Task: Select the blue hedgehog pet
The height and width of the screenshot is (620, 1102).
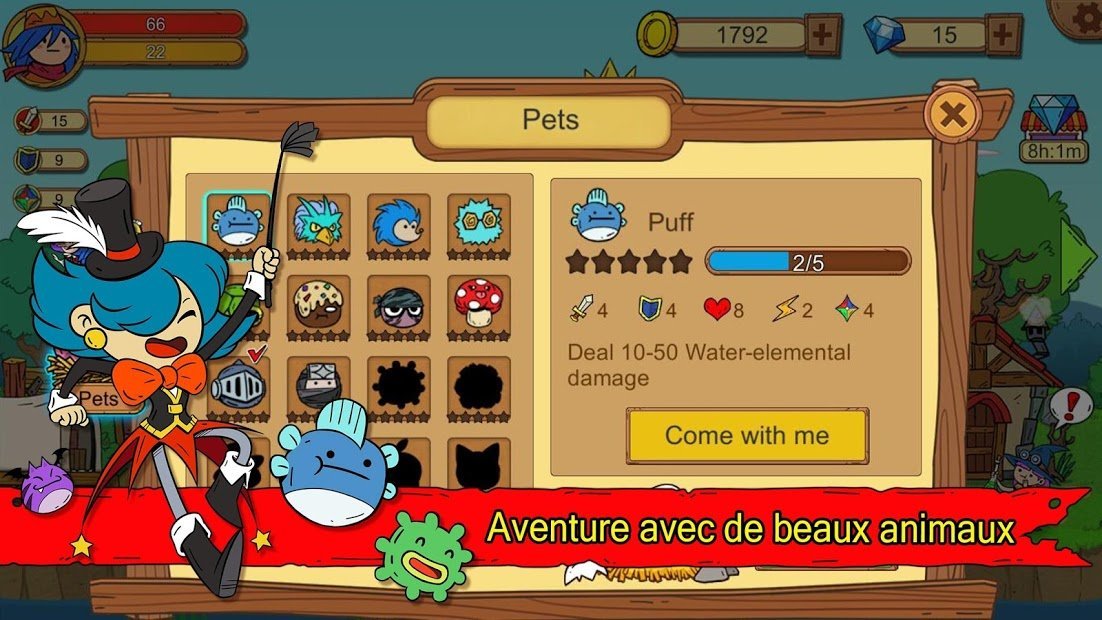Action: tap(398, 222)
